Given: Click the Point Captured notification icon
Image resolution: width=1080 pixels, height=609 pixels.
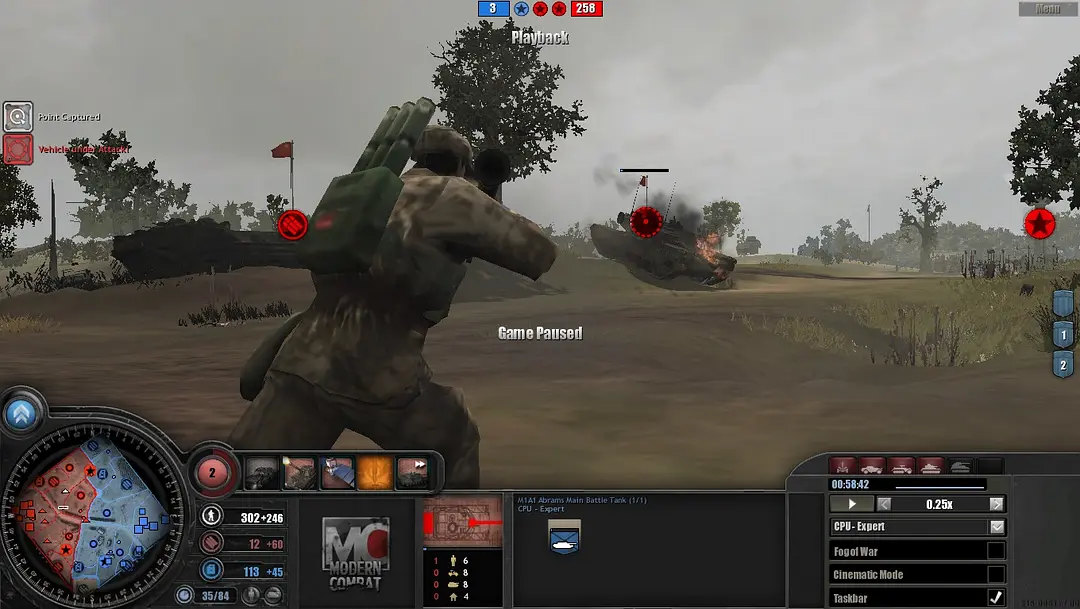Looking at the screenshot, I should point(18,117).
